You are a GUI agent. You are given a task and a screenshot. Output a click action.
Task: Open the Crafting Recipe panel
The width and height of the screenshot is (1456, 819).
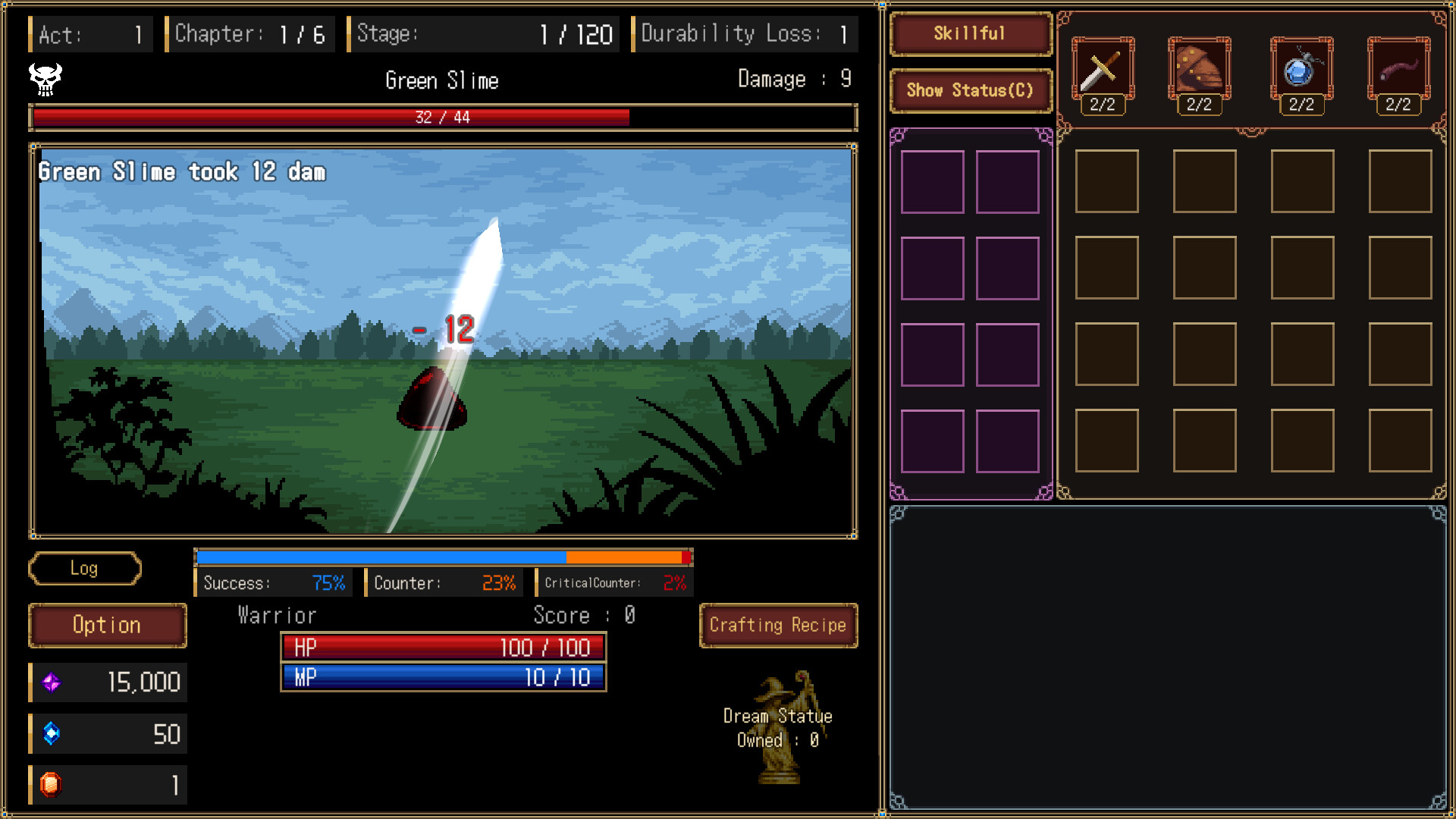pyautogui.click(x=778, y=625)
